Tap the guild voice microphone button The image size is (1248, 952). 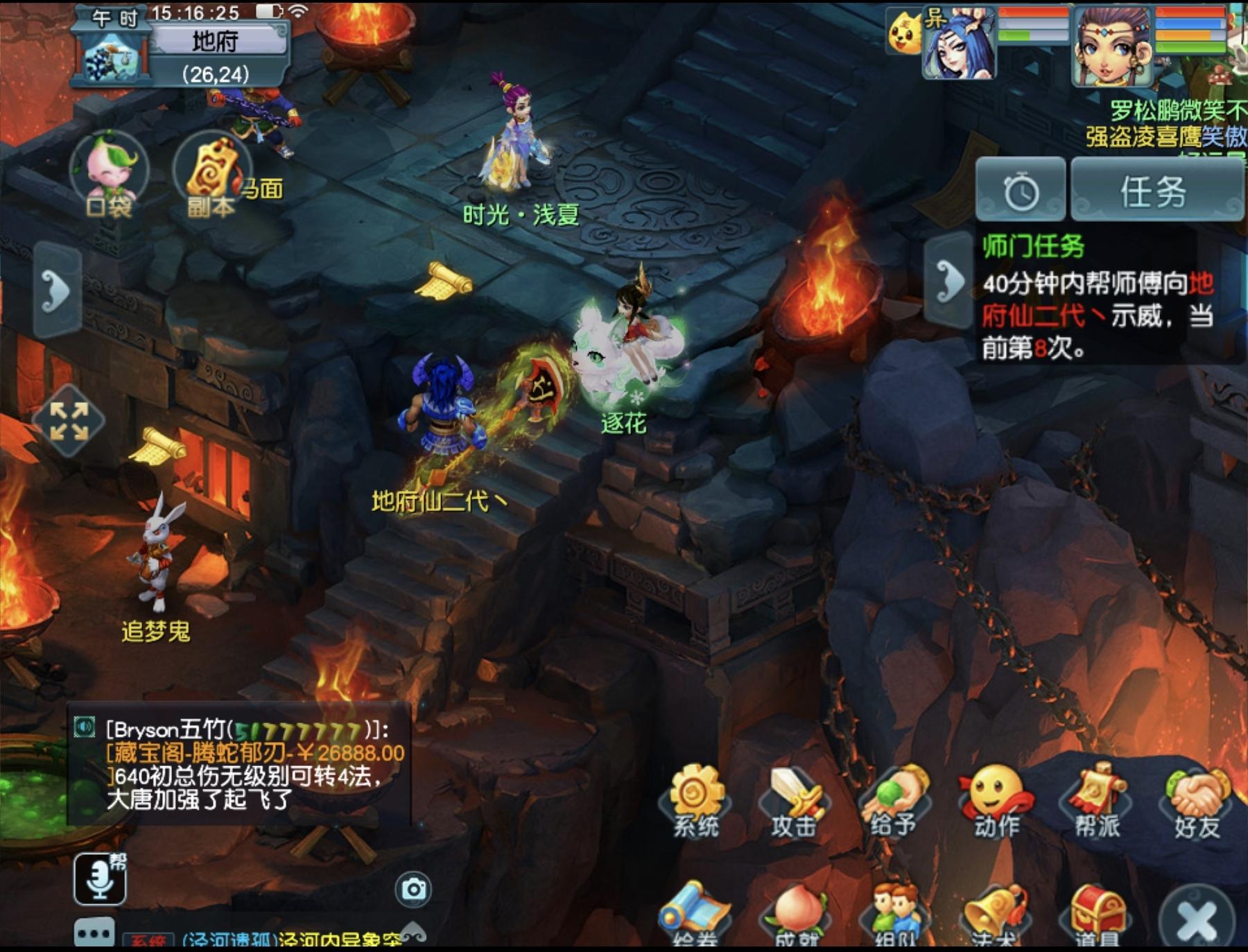click(100, 879)
